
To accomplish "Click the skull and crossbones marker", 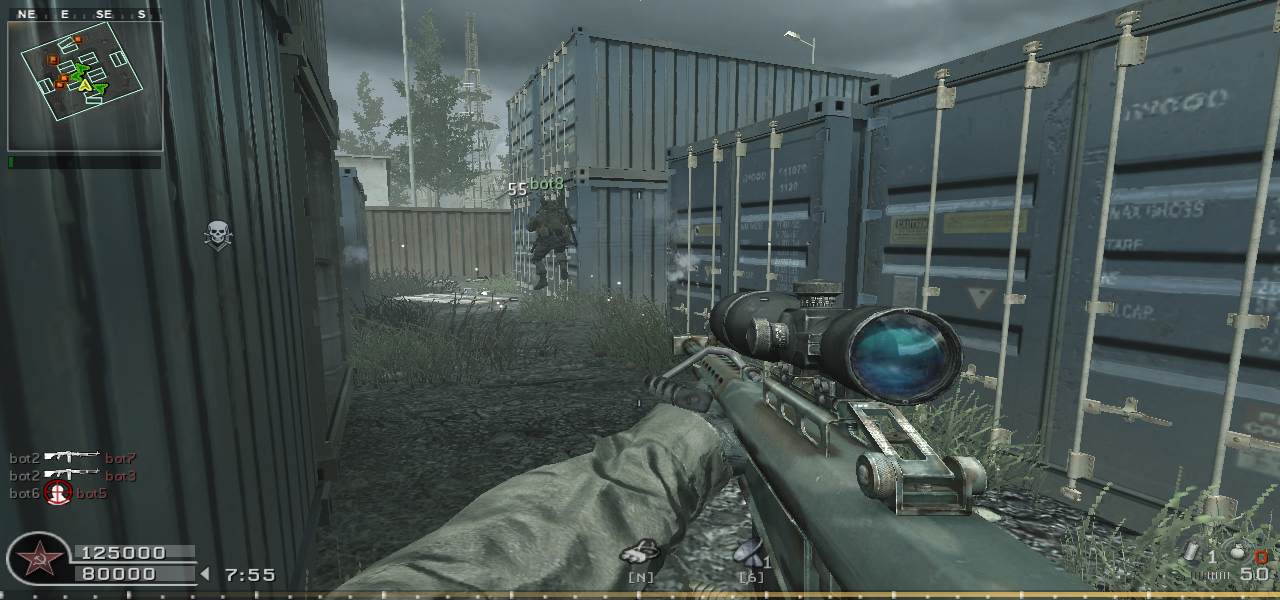I will point(217,235).
